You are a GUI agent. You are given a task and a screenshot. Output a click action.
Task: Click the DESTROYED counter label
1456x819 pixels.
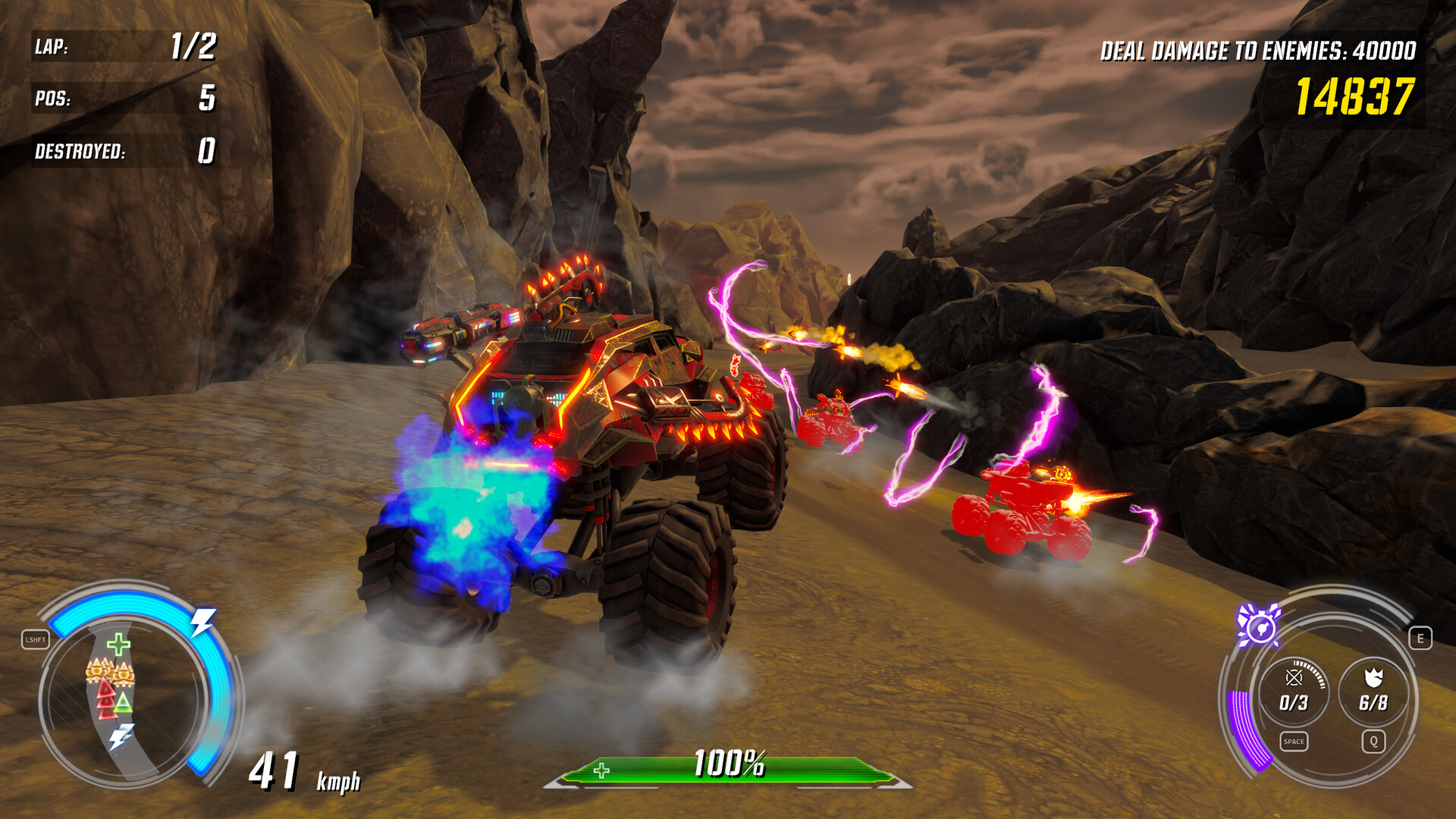78,152
